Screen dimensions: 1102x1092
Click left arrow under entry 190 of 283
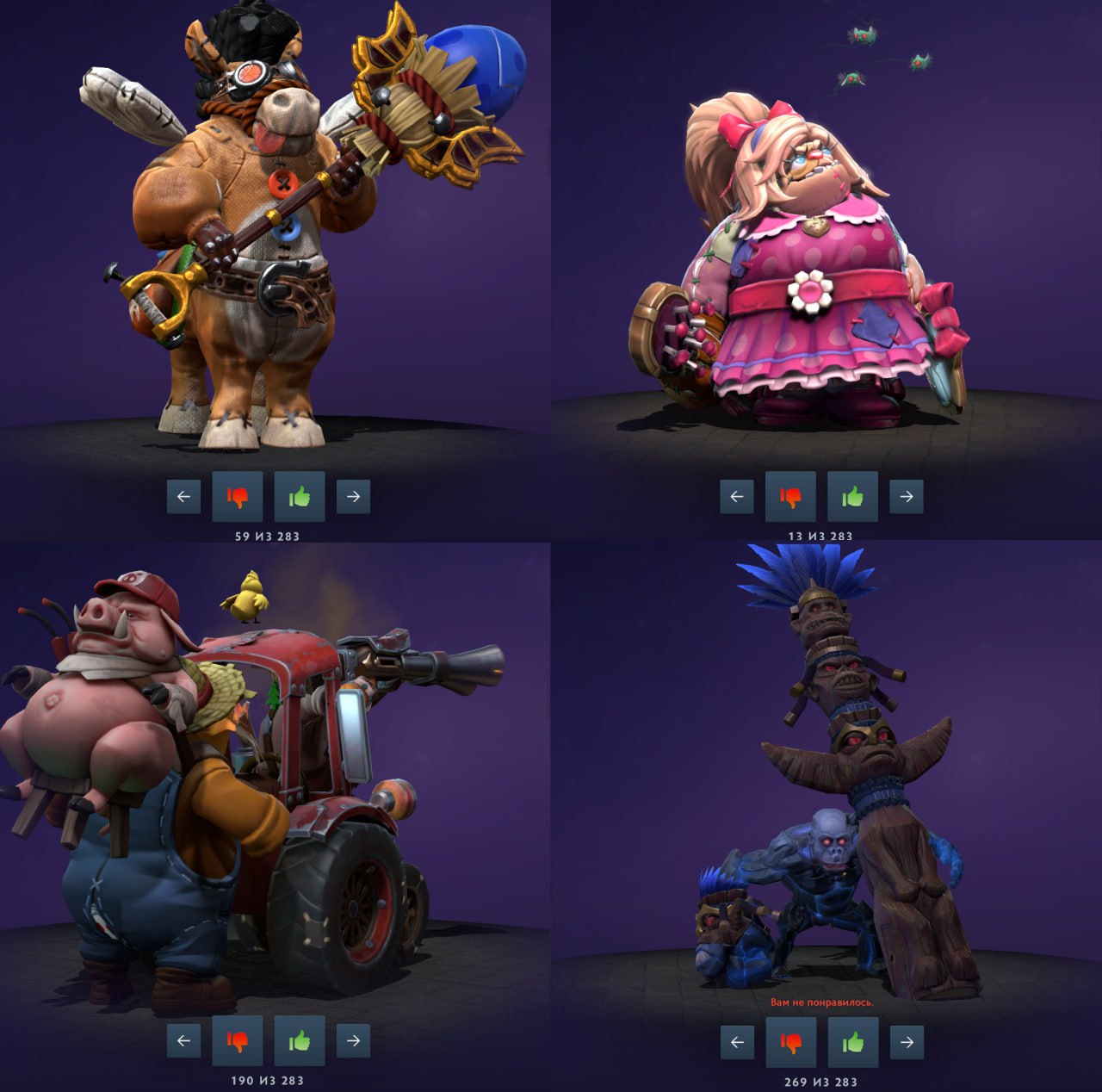click(x=183, y=1040)
